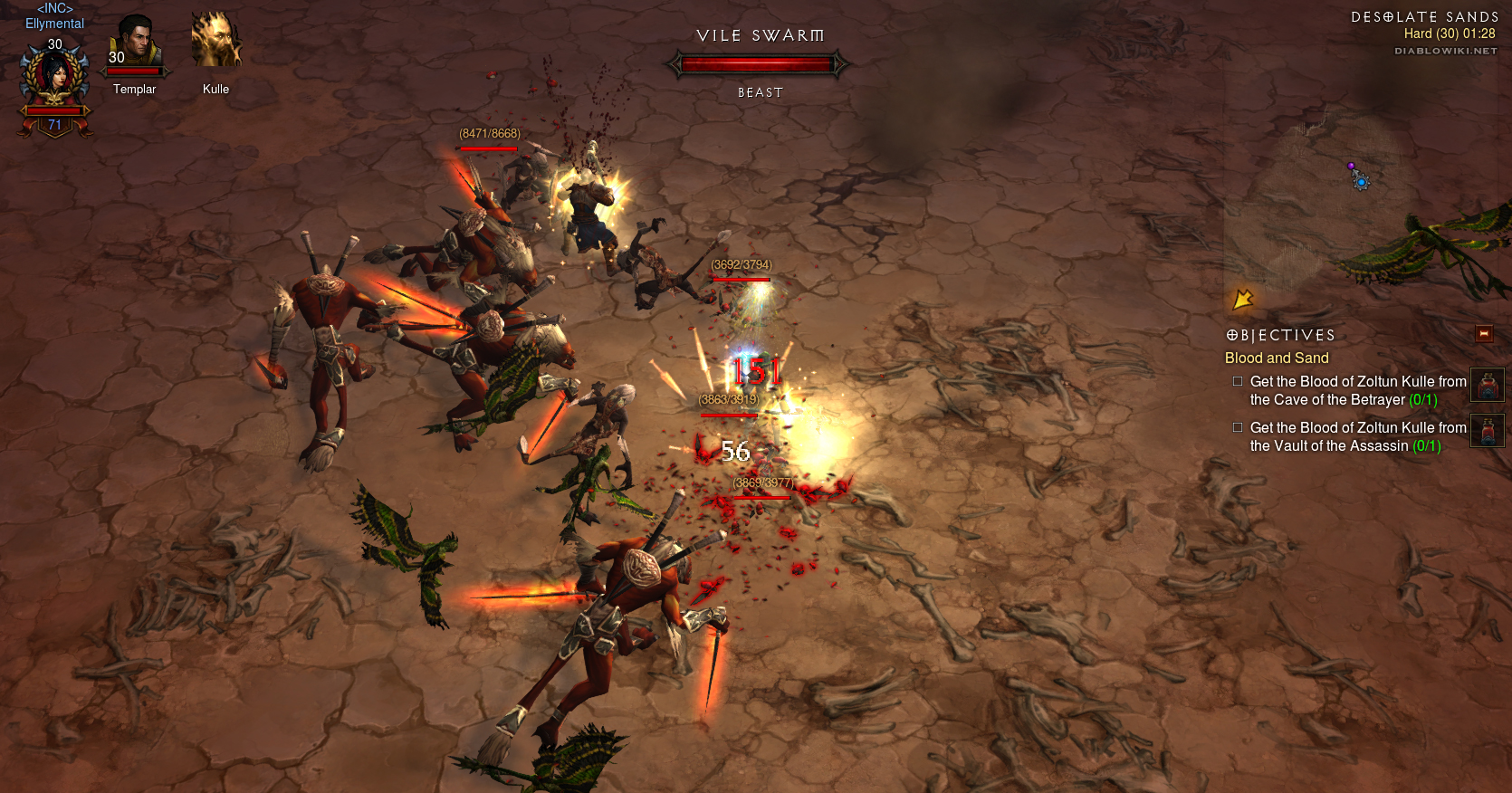
Task: Click the Templar follower portrait
Action: click(134, 43)
